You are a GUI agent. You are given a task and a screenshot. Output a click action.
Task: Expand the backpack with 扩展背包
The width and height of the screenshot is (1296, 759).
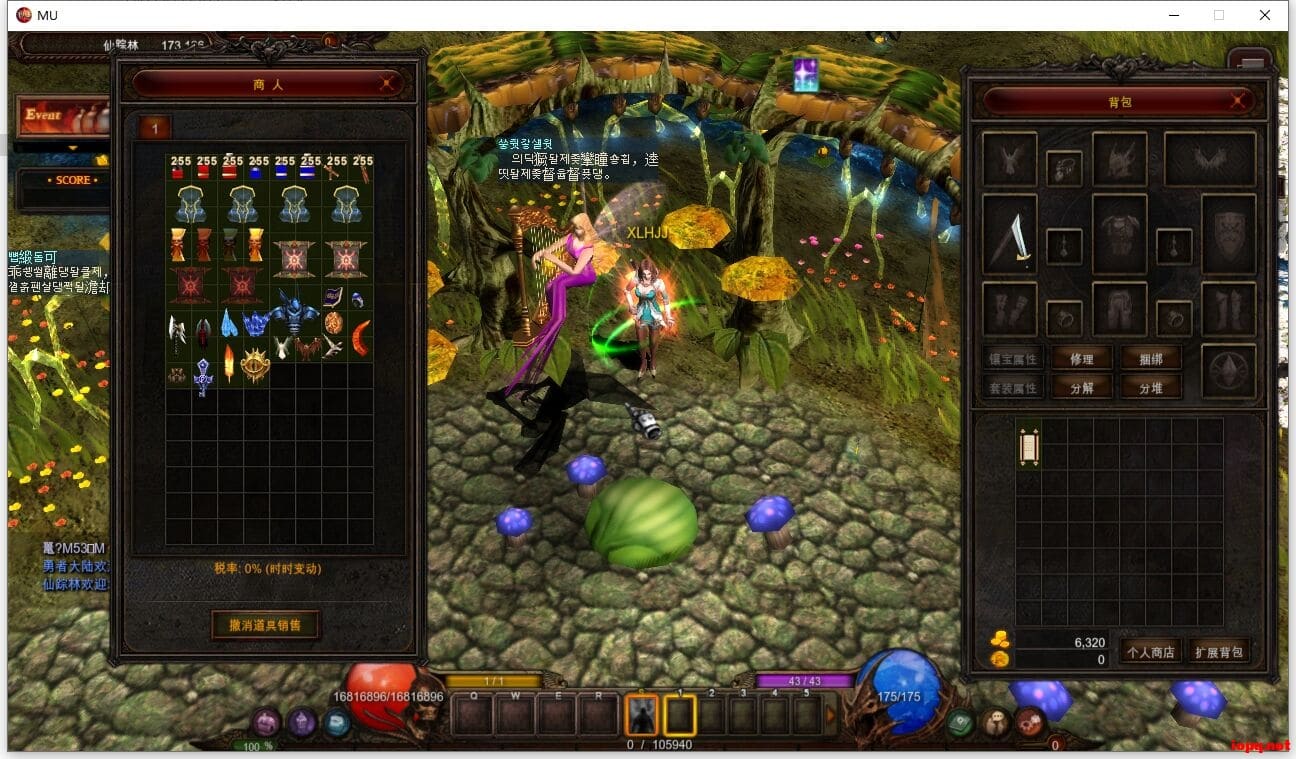(x=1219, y=652)
